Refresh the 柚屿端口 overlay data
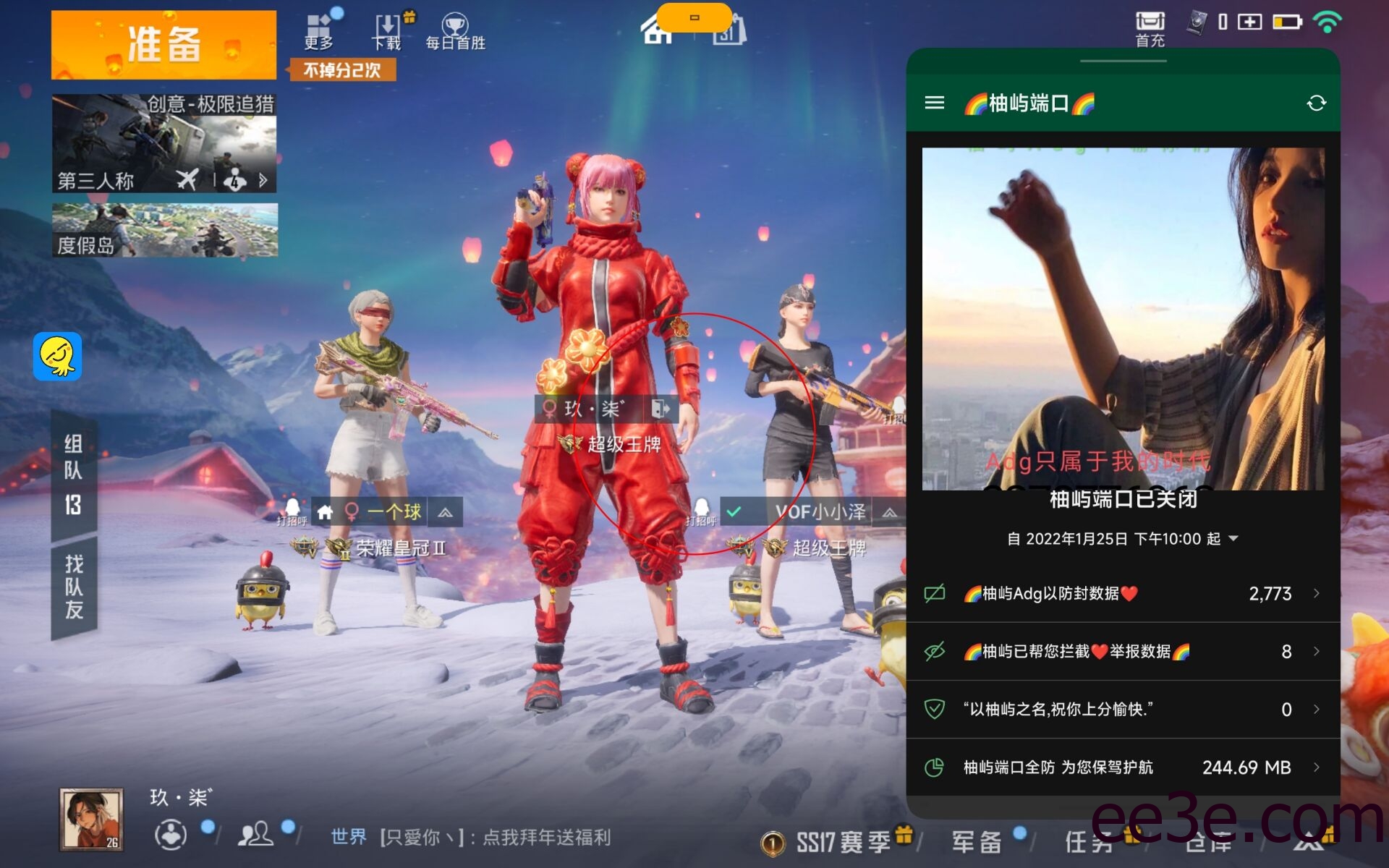This screenshot has height=868, width=1389. pyautogui.click(x=1316, y=103)
